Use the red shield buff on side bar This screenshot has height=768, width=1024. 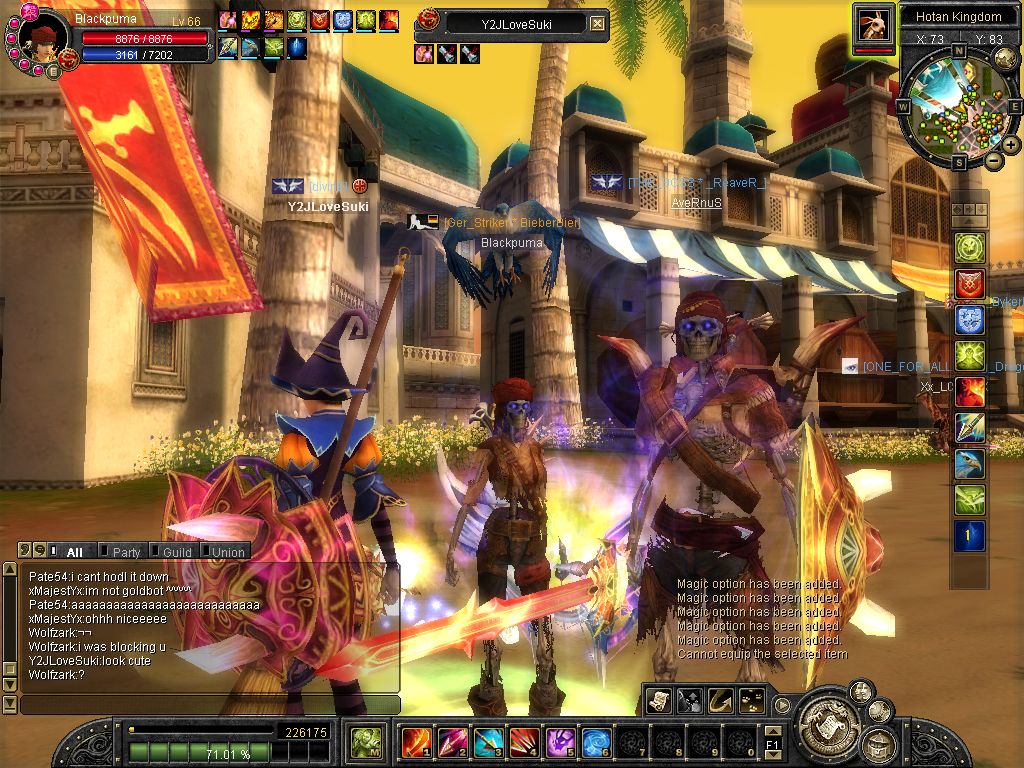pos(970,284)
